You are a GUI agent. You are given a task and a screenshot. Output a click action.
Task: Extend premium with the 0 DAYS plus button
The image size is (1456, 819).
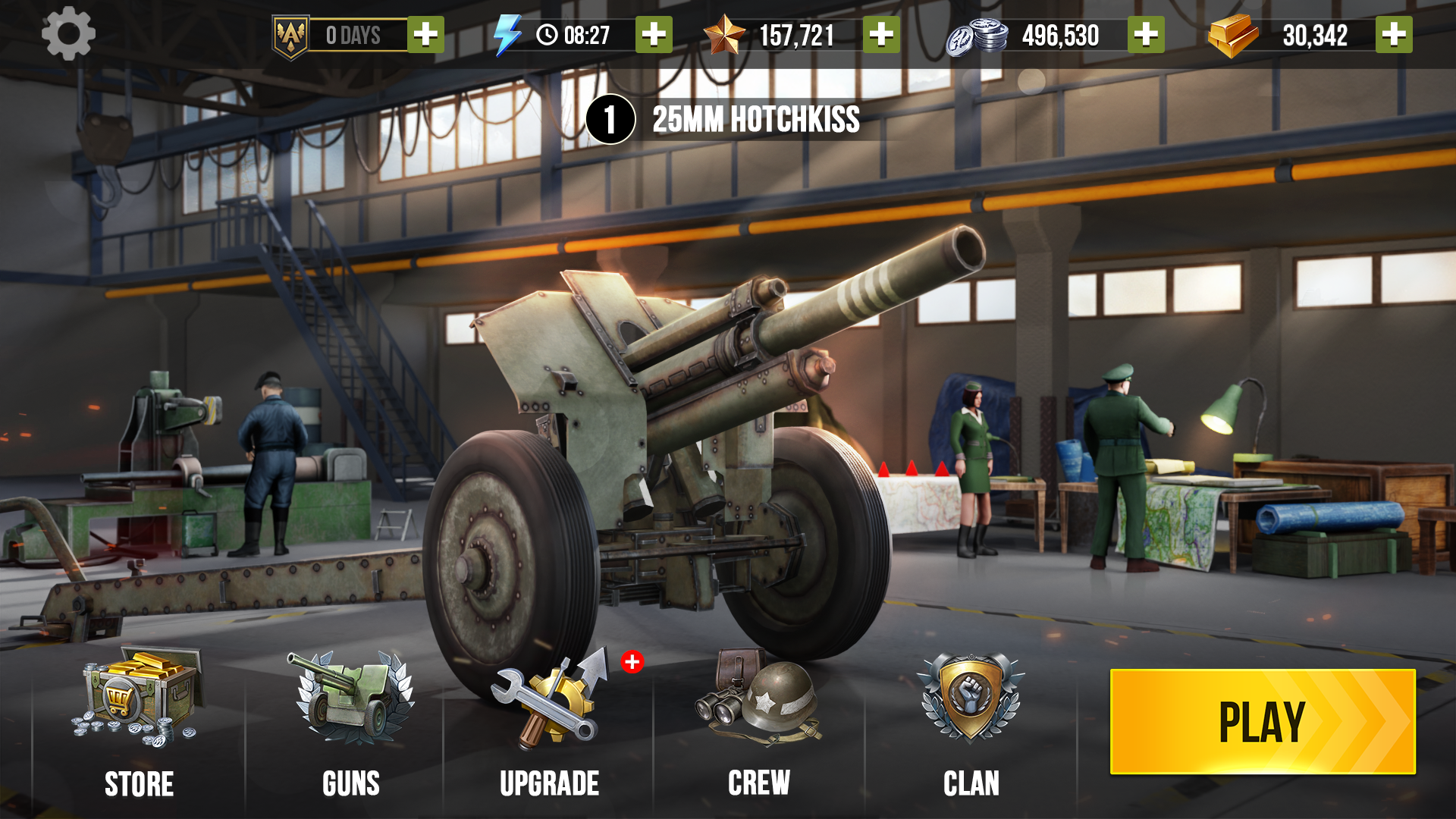(427, 34)
